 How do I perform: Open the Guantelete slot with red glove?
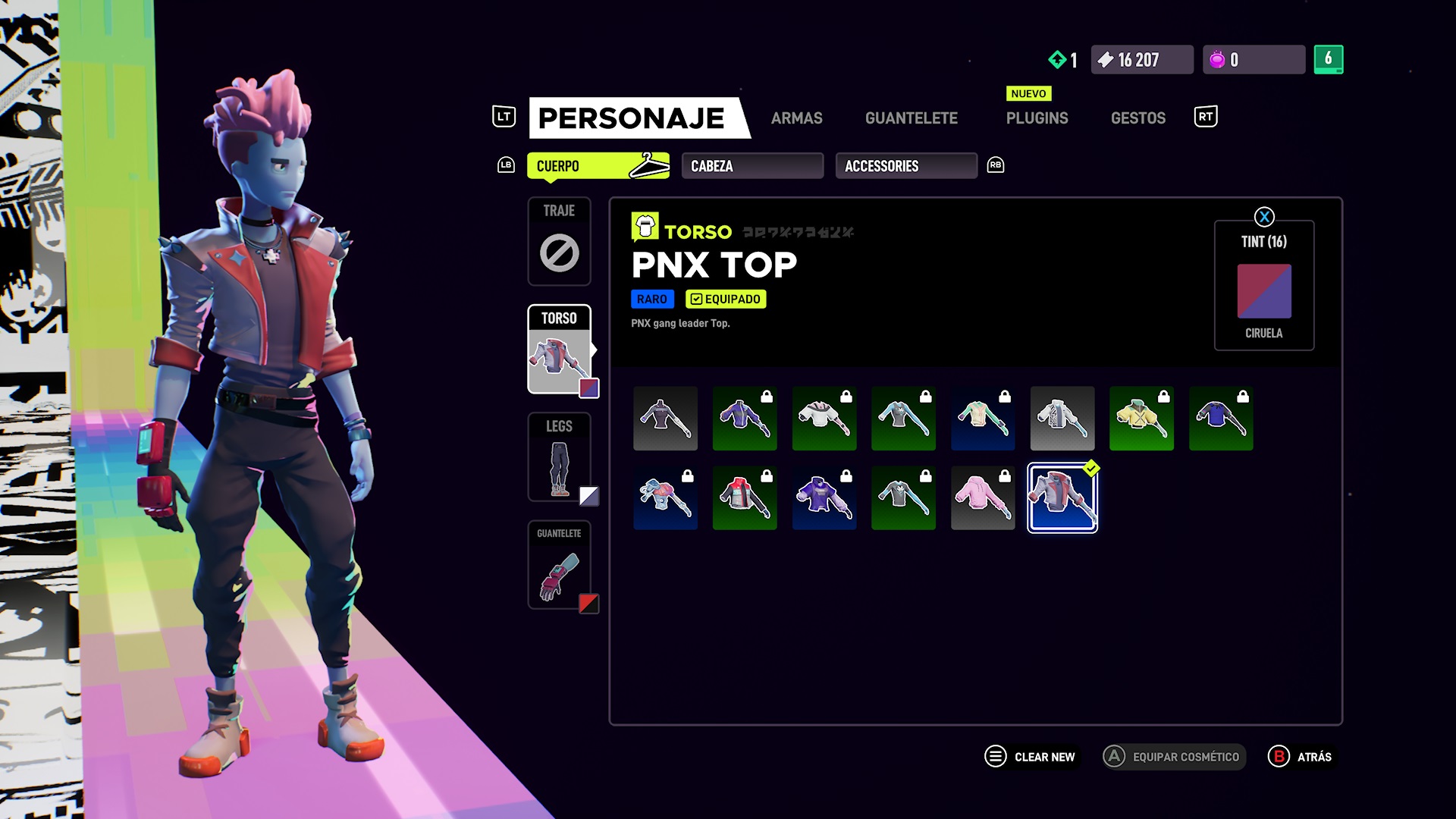[x=559, y=565]
